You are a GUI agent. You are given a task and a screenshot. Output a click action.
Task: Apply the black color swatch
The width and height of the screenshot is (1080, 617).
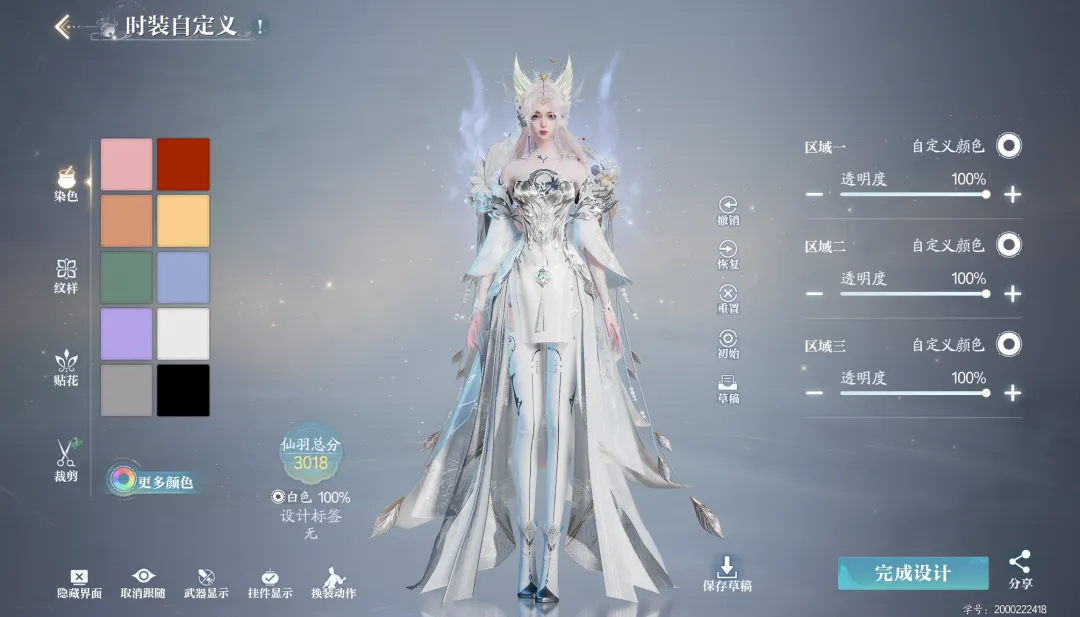click(x=183, y=390)
